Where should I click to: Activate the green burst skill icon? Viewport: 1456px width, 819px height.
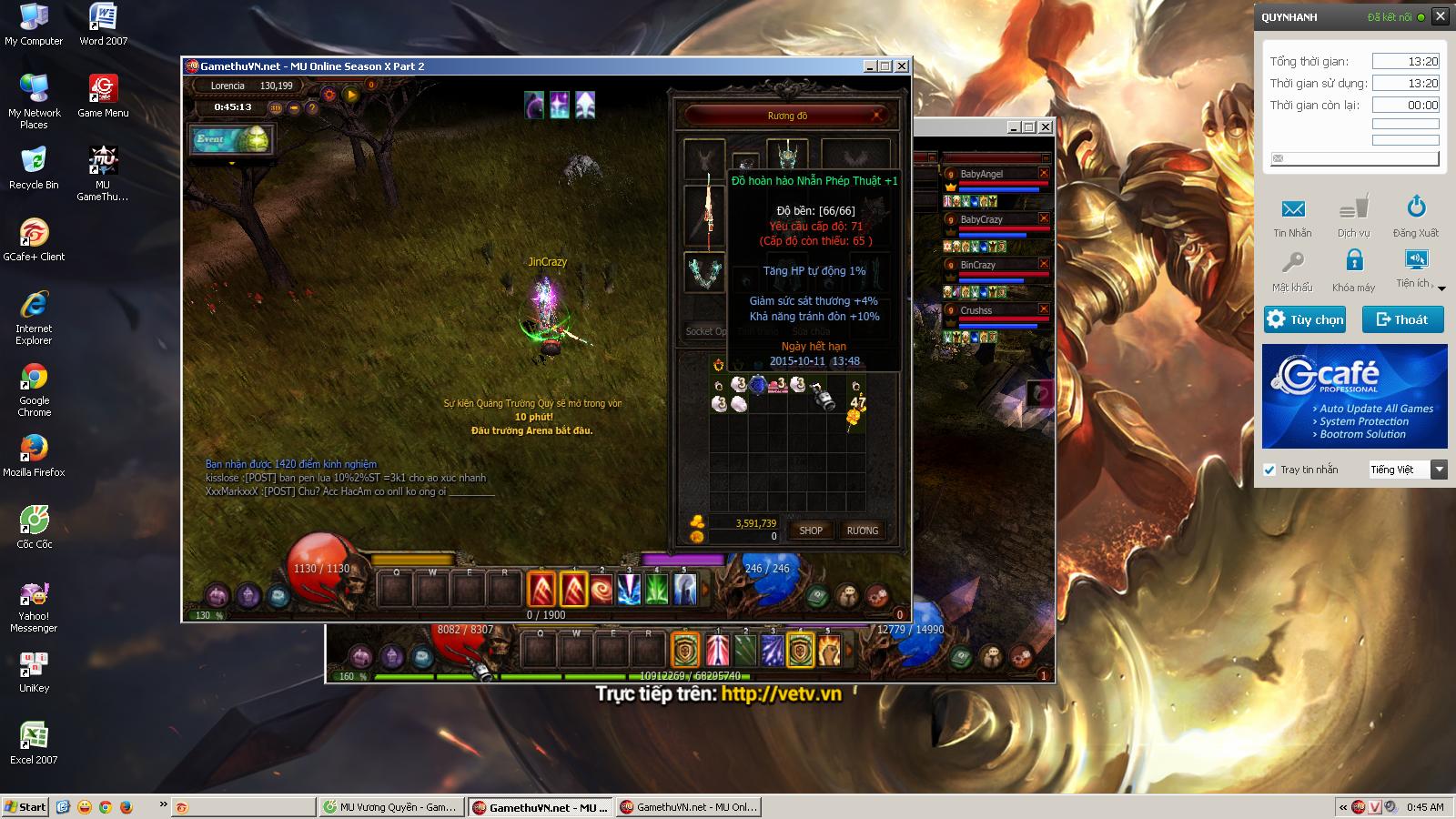pos(657,590)
